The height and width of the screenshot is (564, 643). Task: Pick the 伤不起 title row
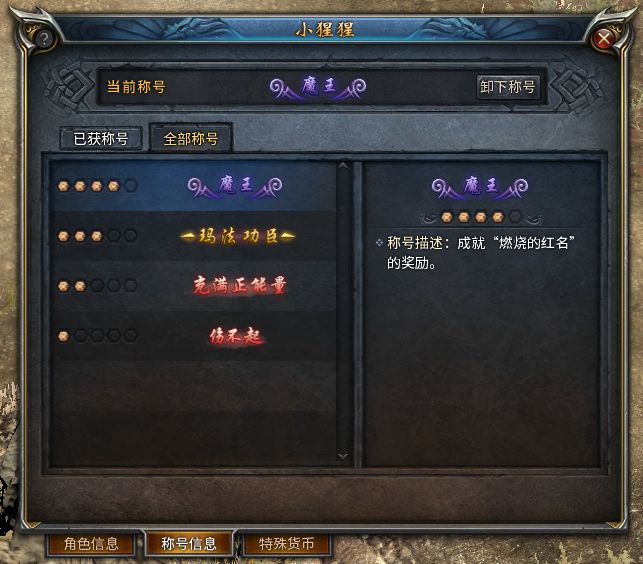click(194, 336)
